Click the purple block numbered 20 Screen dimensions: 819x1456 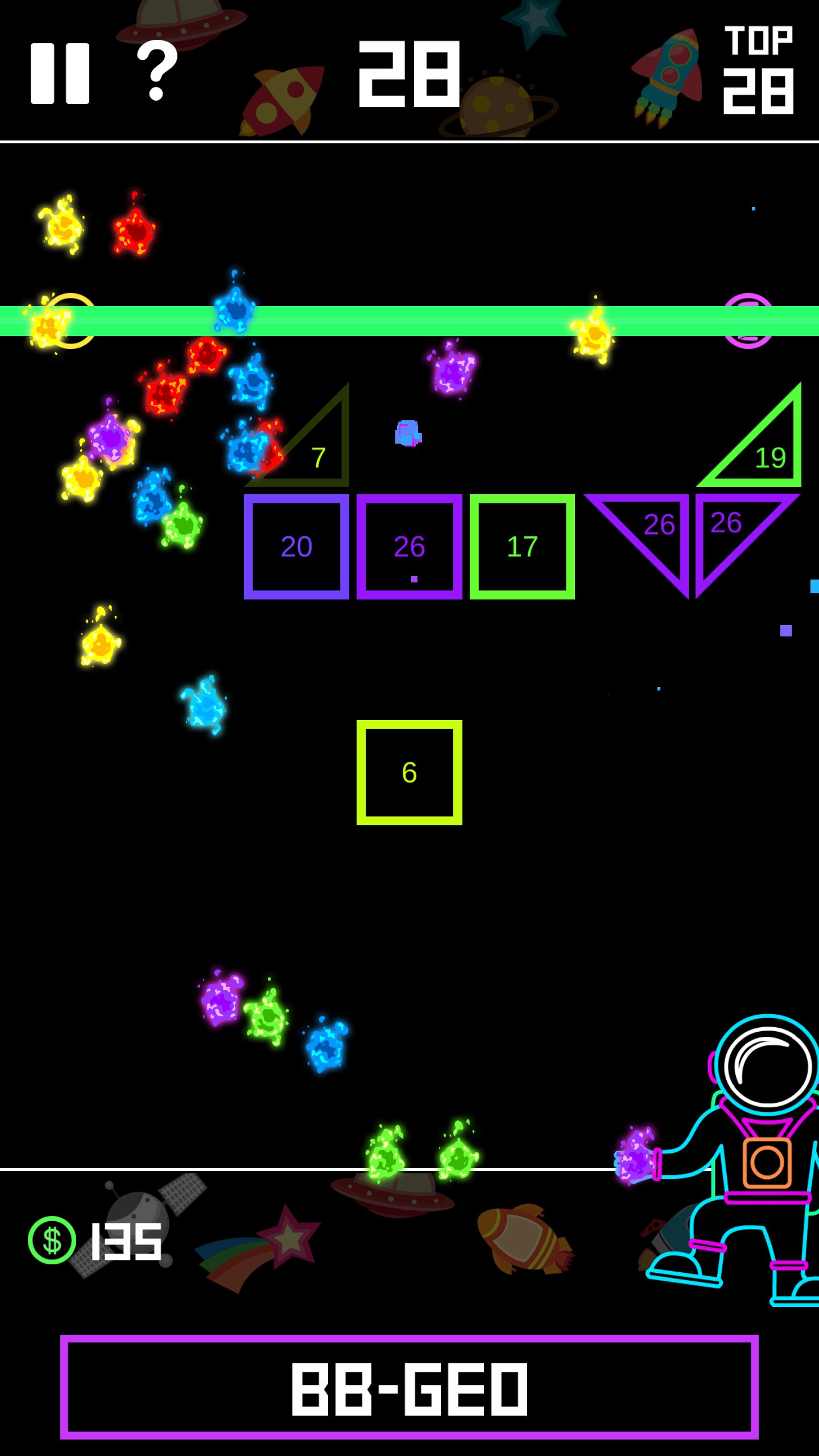coord(296,546)
